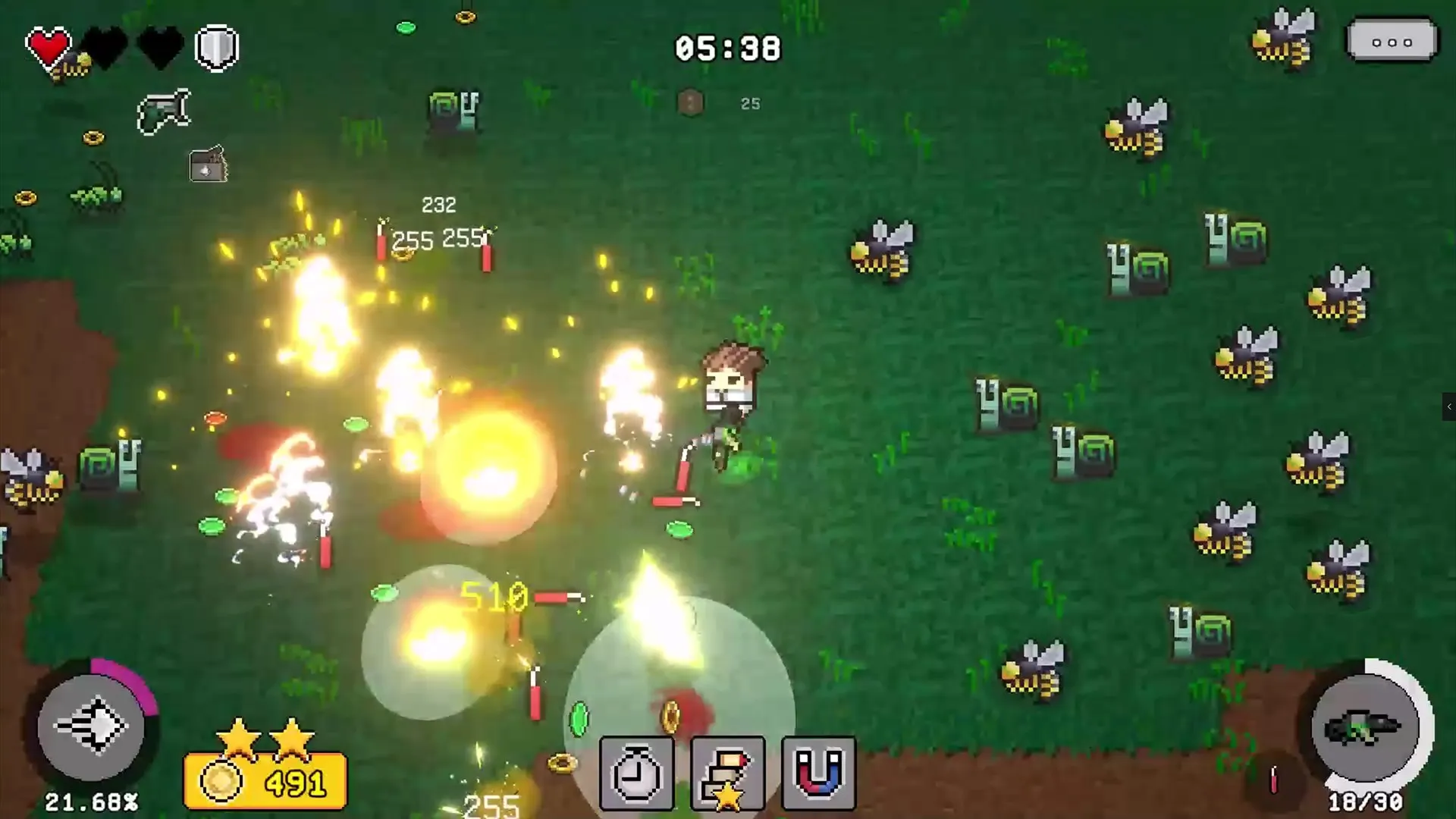The height and width of the screenshot is (819, 1456).
Task: Click the 21.68% experience progress ring
Action: click(x=91, y=800)
